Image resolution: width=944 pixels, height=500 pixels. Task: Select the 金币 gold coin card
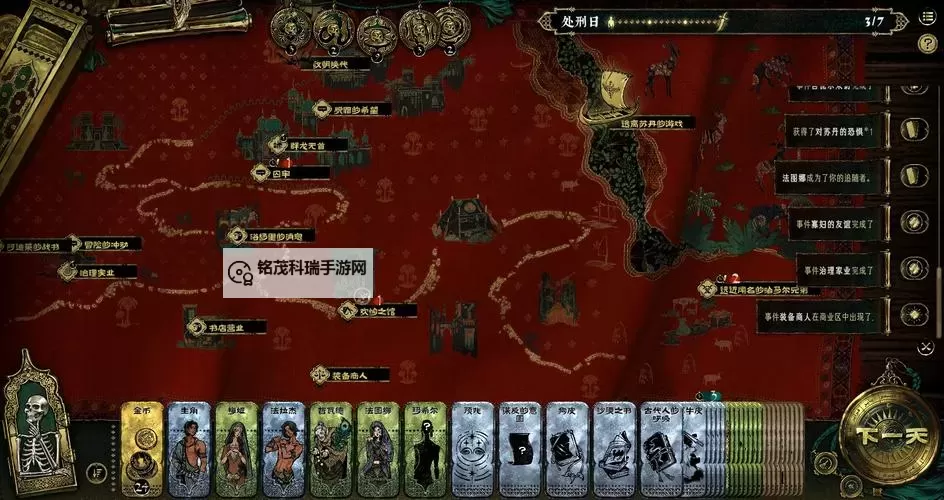[x=142, y=448]
